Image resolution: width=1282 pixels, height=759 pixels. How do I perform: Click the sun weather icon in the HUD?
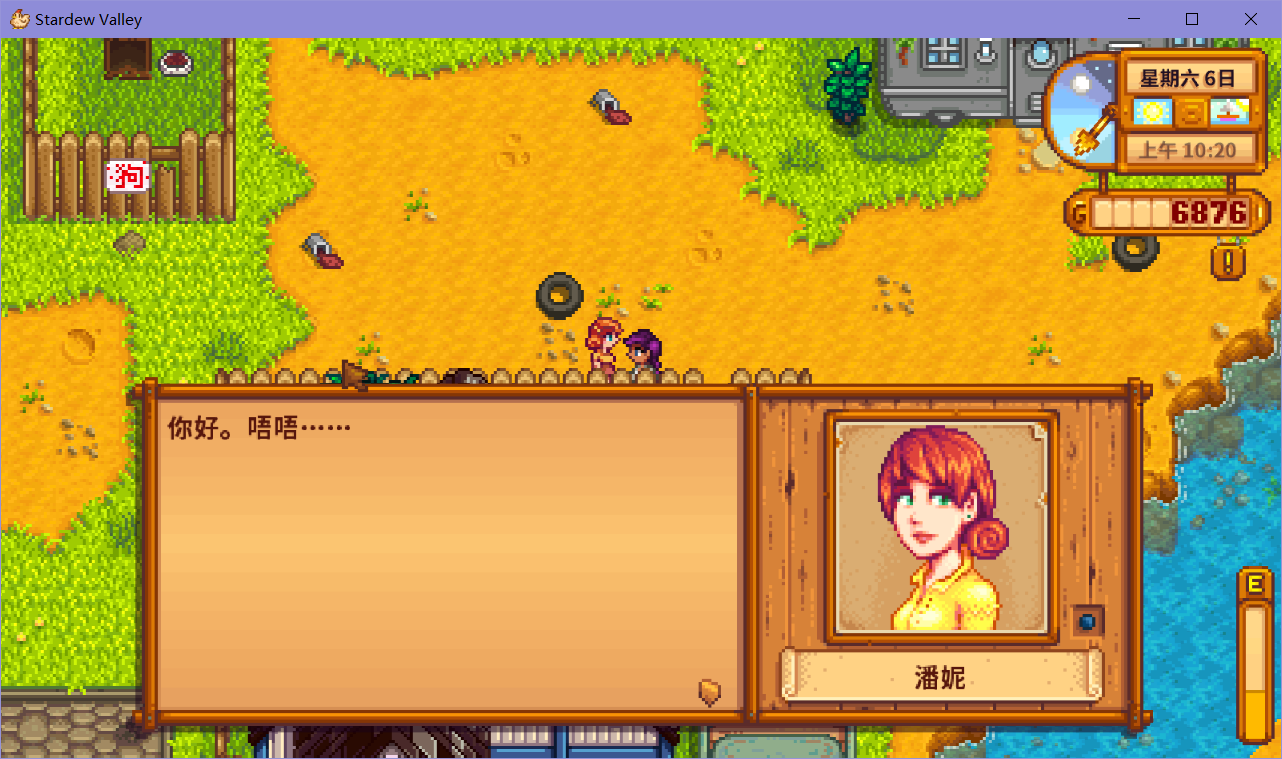pyautogui.click(x=1153, y=111)
